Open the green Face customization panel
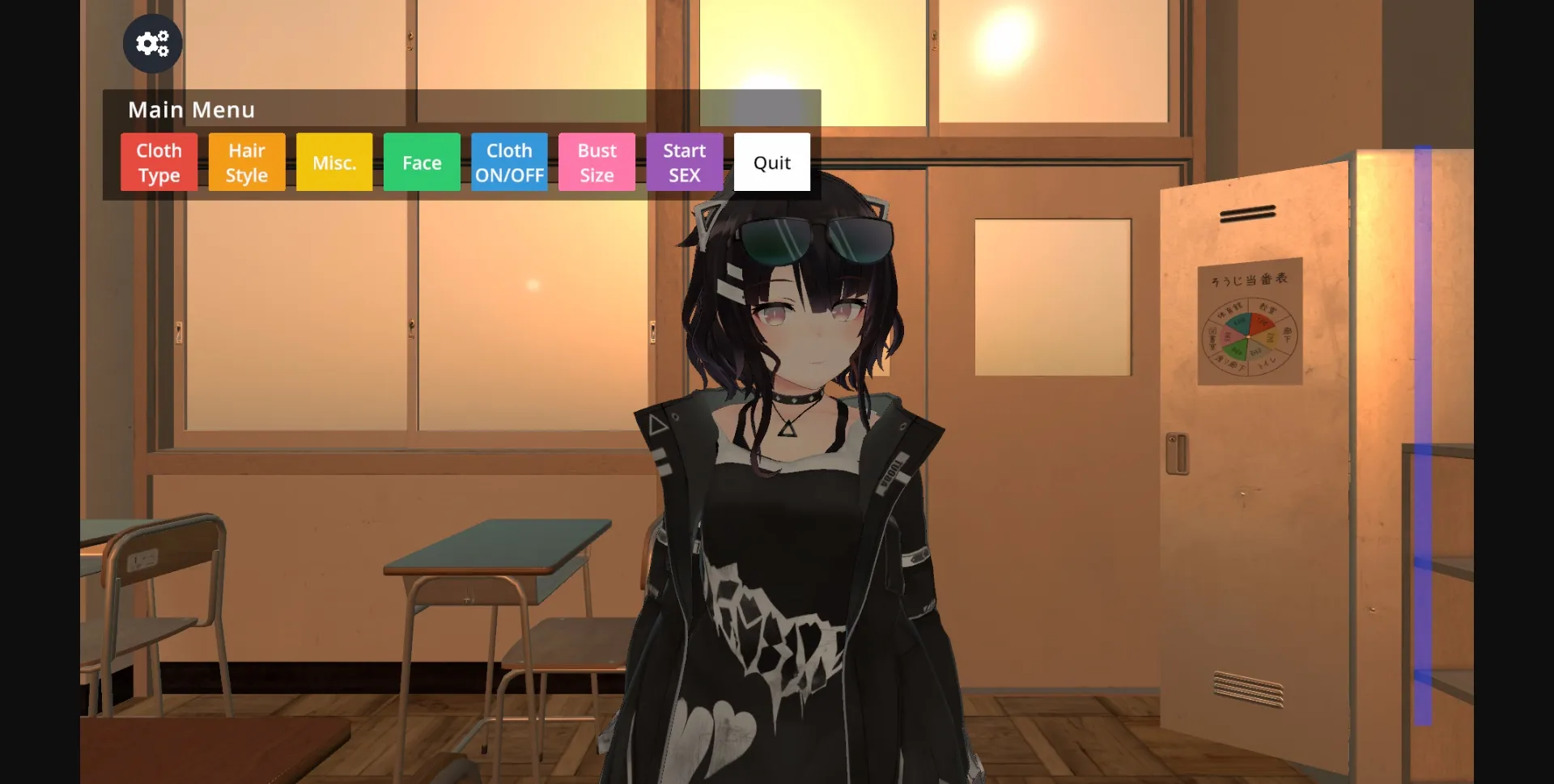Screen dimensions: 1554x784 421,162
